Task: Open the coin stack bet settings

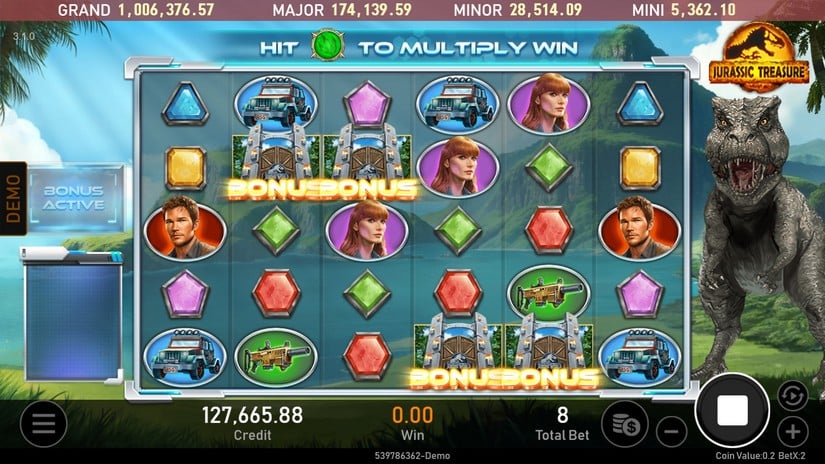Action: coord(624,424)
